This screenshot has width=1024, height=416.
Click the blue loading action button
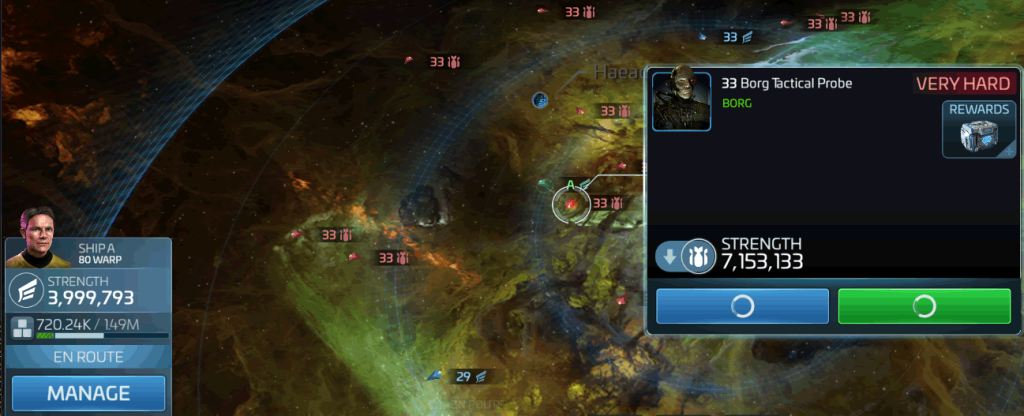point(742,306)
